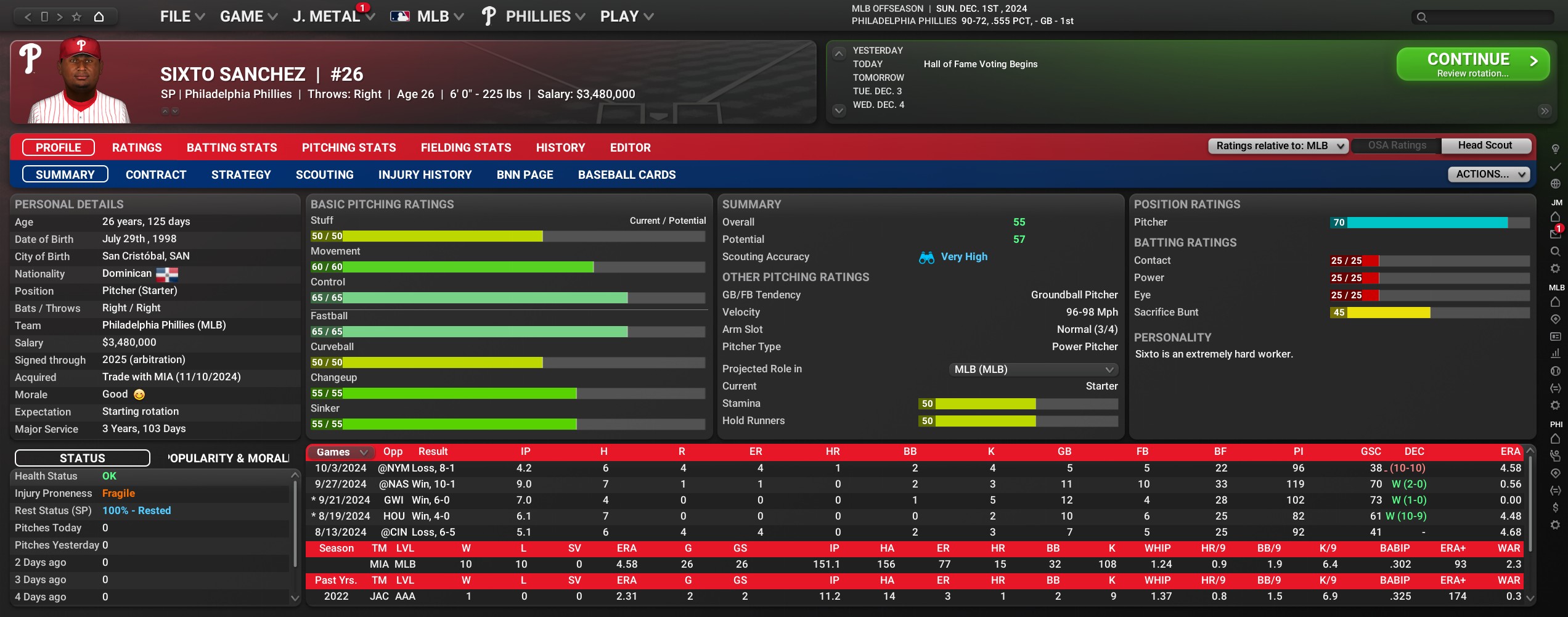Image resolution: width=1568 pixels, height=617 pixels.
Task: Open the HISTORY tab
Action: (560, 148)
